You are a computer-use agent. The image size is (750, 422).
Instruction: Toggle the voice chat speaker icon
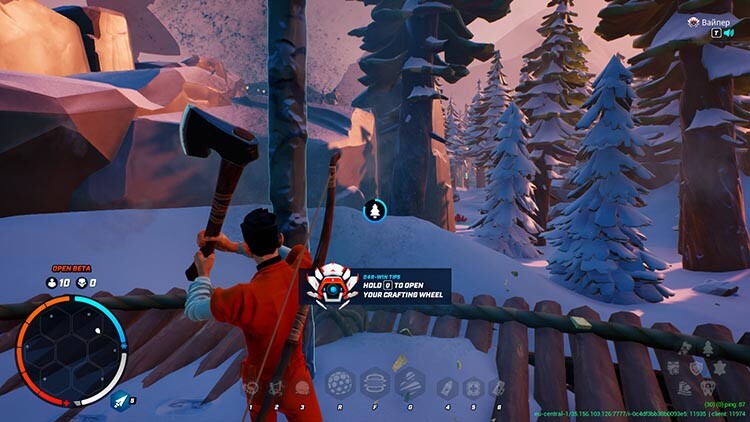click(729, 34)
